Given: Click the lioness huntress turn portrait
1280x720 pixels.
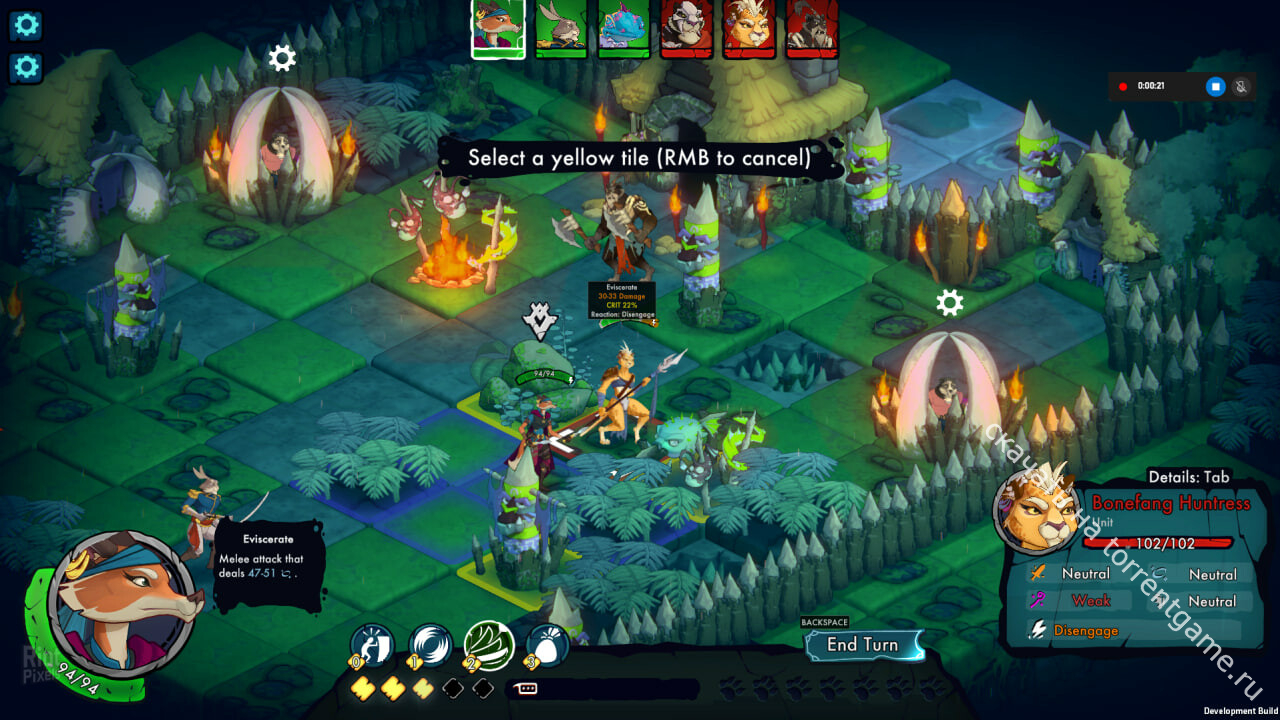Looking at the screenshot, I should 749,27.
